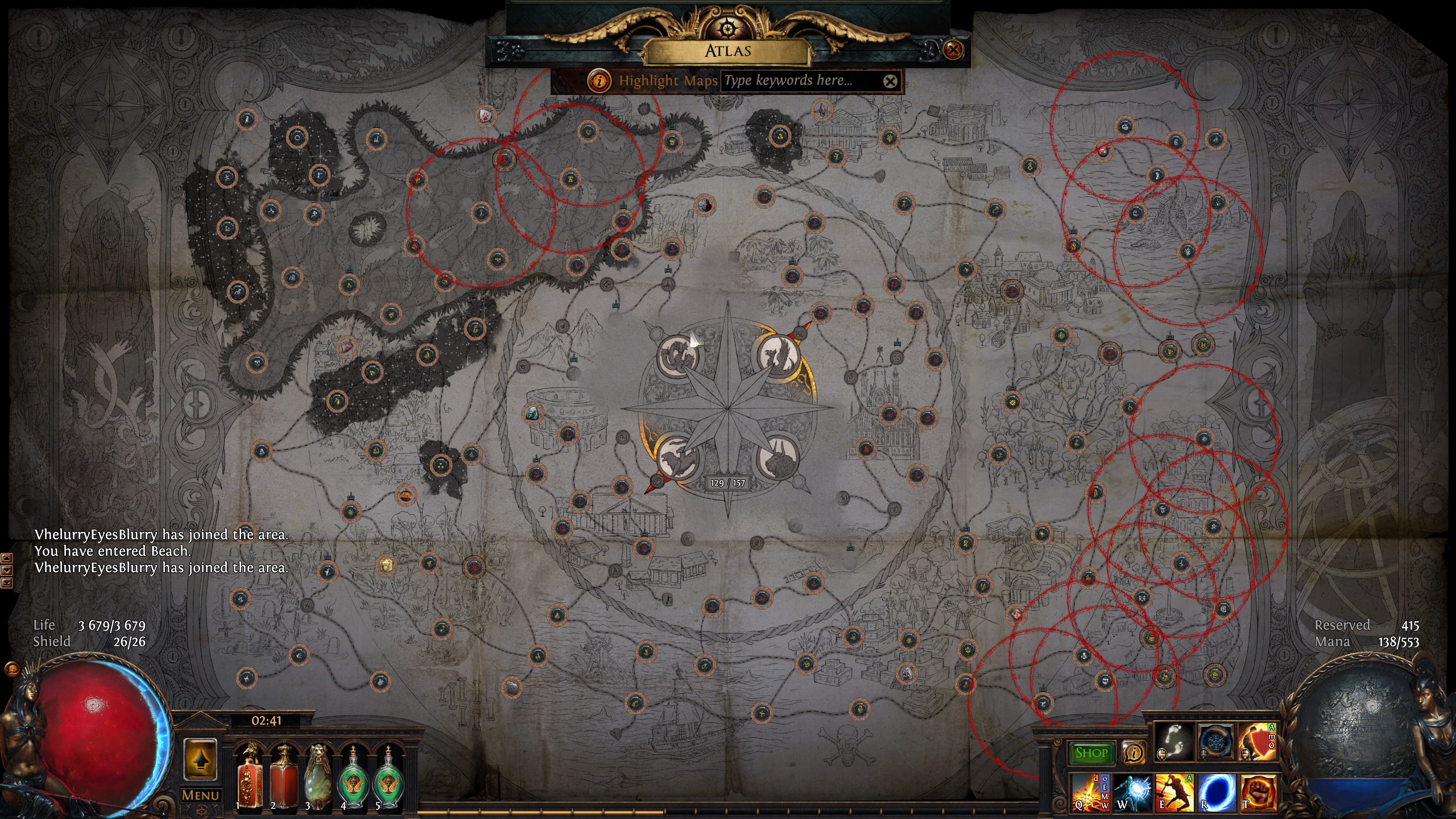1456x819 pixels.
Task: Clear the Highlight Maps search text
Action: pyautogui.click(x=890, y=81)
